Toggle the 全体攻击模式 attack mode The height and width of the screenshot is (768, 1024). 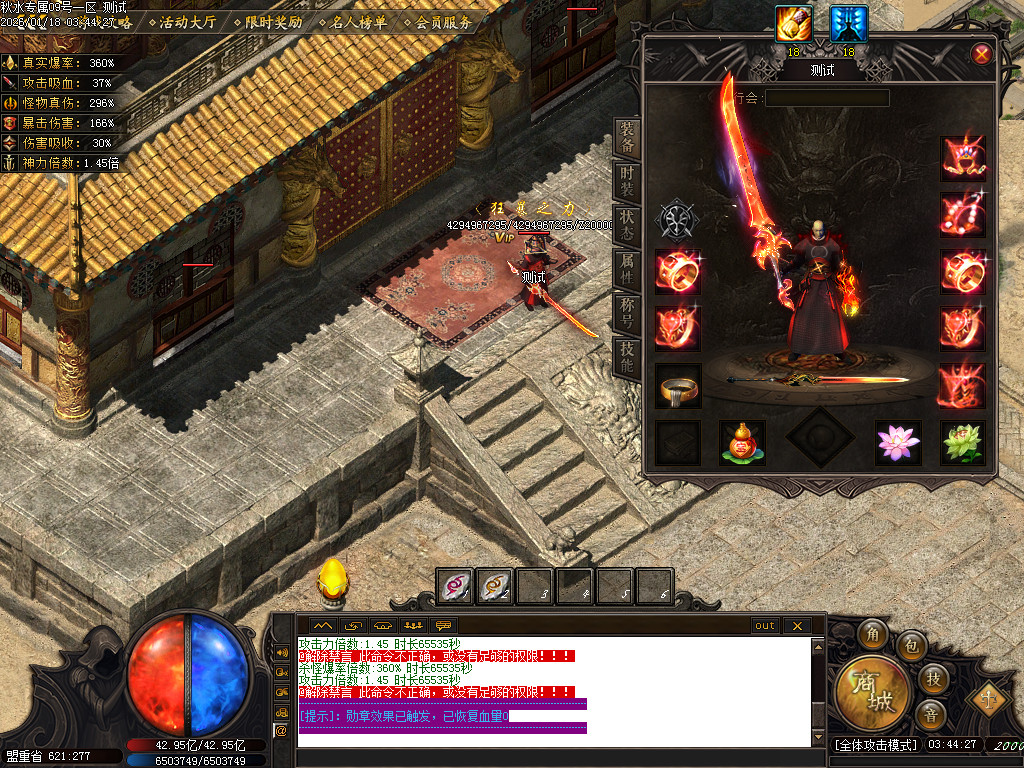tap(875, 745)
